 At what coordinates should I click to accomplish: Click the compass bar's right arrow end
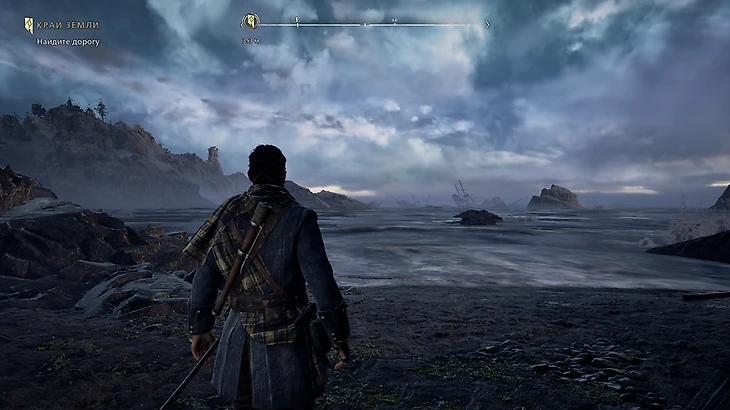tap(487, 24)
